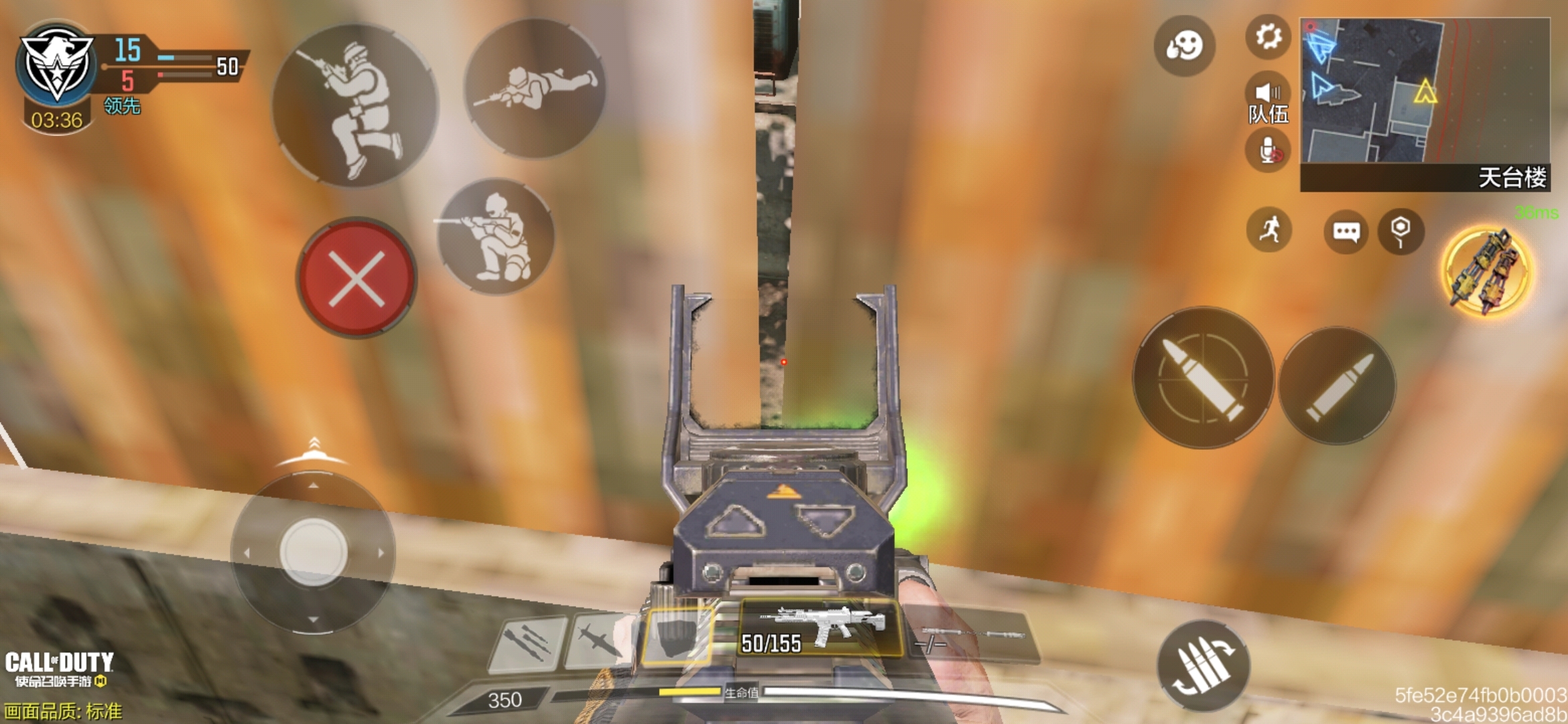This screenshot has width=1568, height=724.
Task: Activate the golden minigun operator skill
Action: (1487, 272)
